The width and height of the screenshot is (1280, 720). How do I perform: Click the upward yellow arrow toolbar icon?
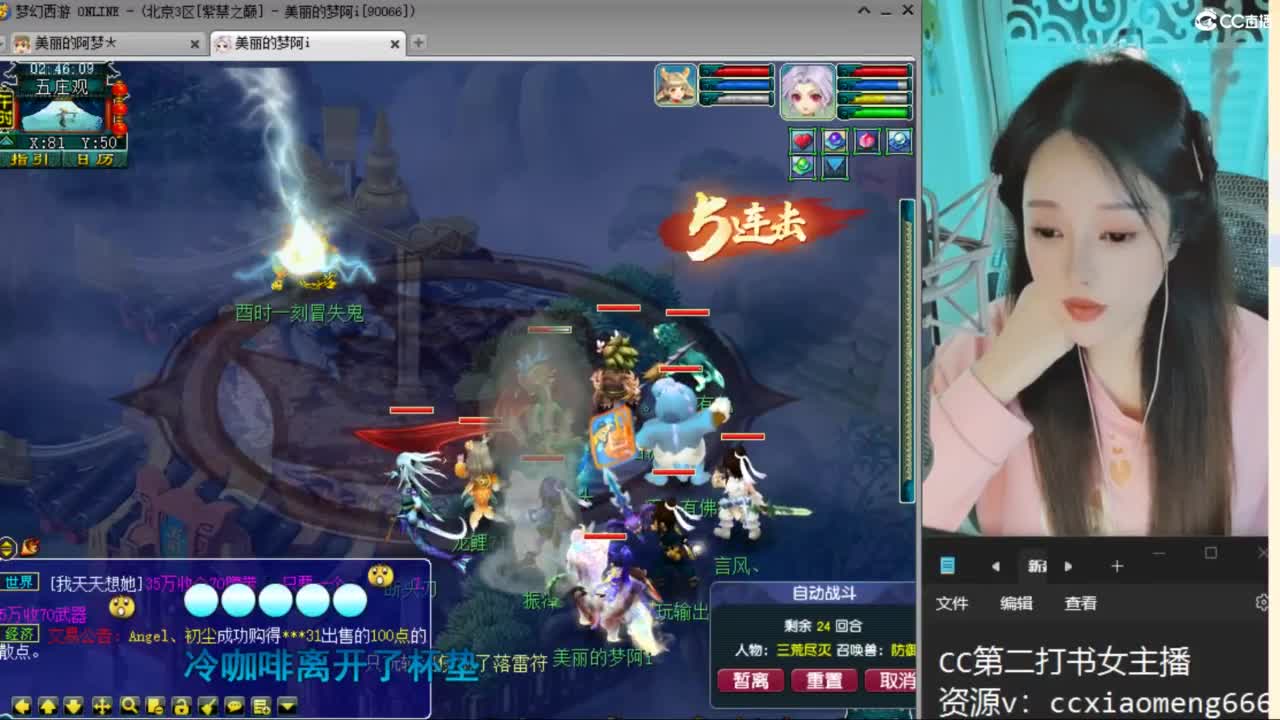click(49, 705)
